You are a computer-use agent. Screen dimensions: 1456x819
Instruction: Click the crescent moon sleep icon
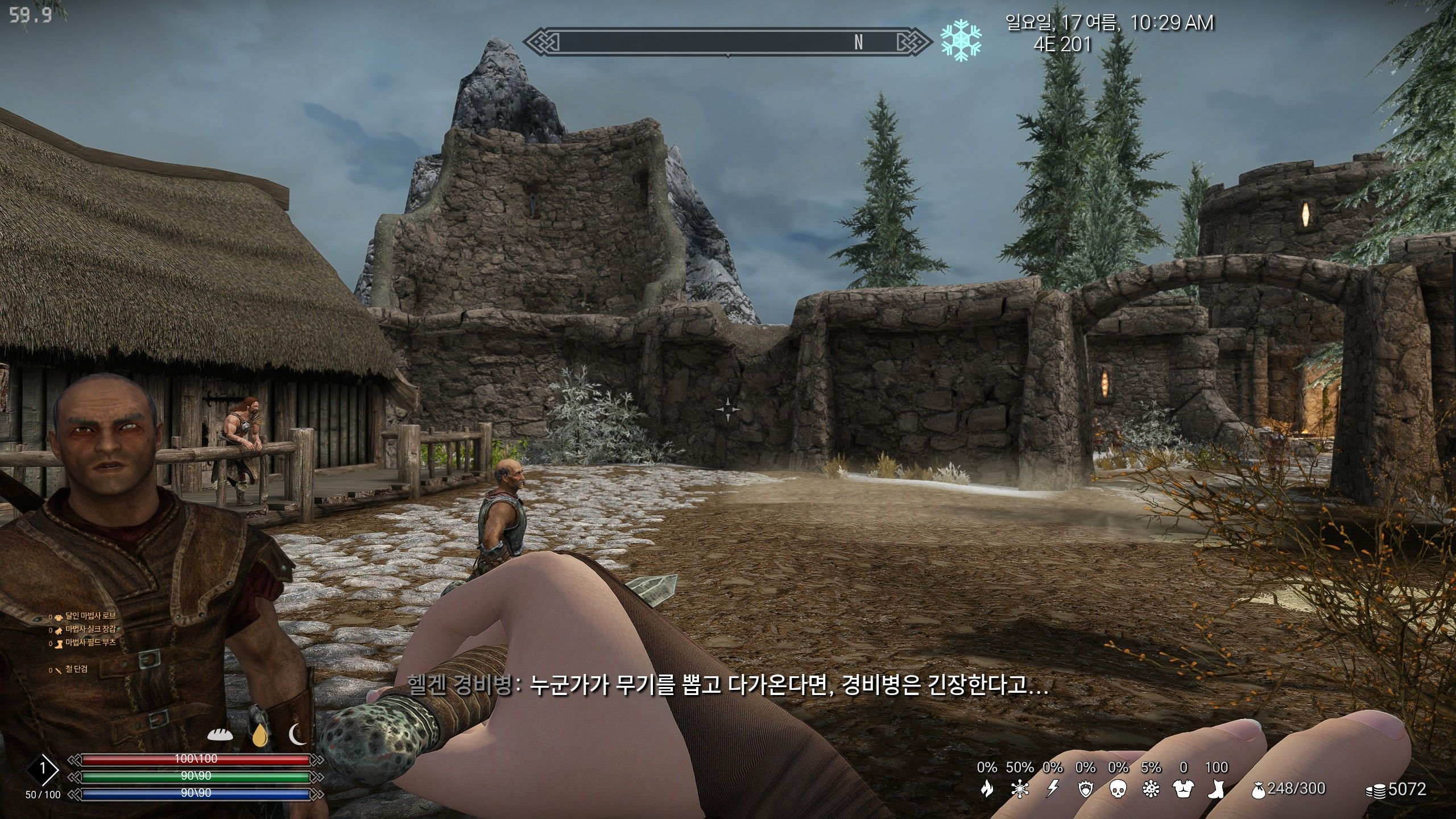tap(297, 734)
